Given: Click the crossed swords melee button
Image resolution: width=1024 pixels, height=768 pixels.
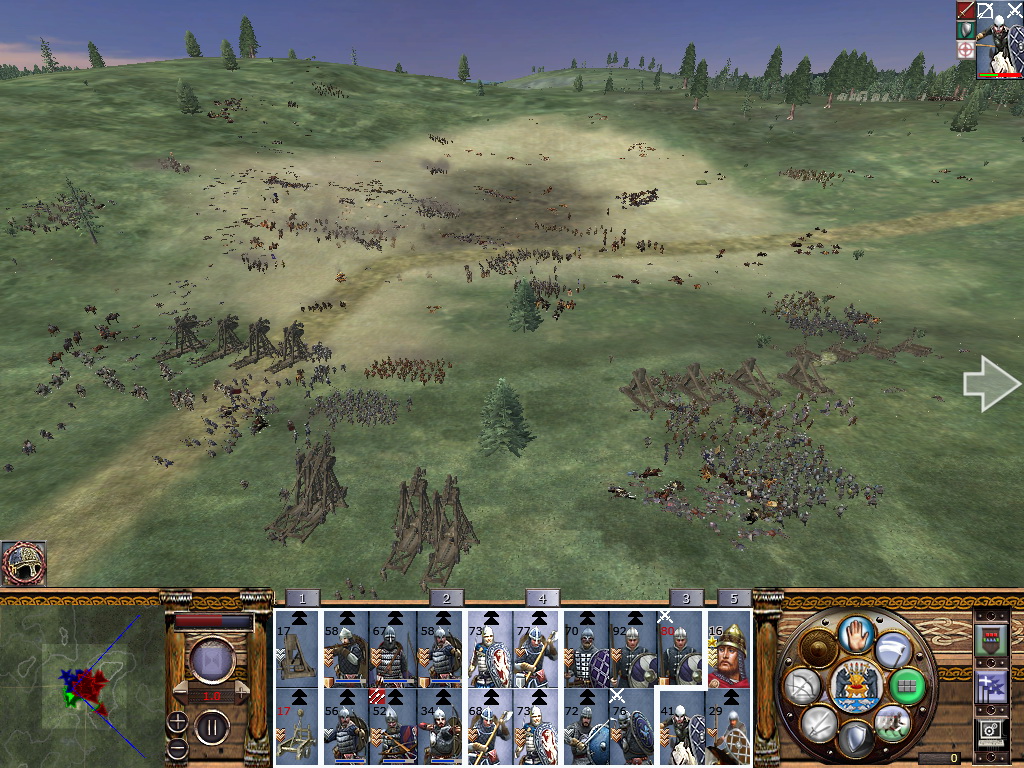Looking at the screenshot, I should point(819,722).
